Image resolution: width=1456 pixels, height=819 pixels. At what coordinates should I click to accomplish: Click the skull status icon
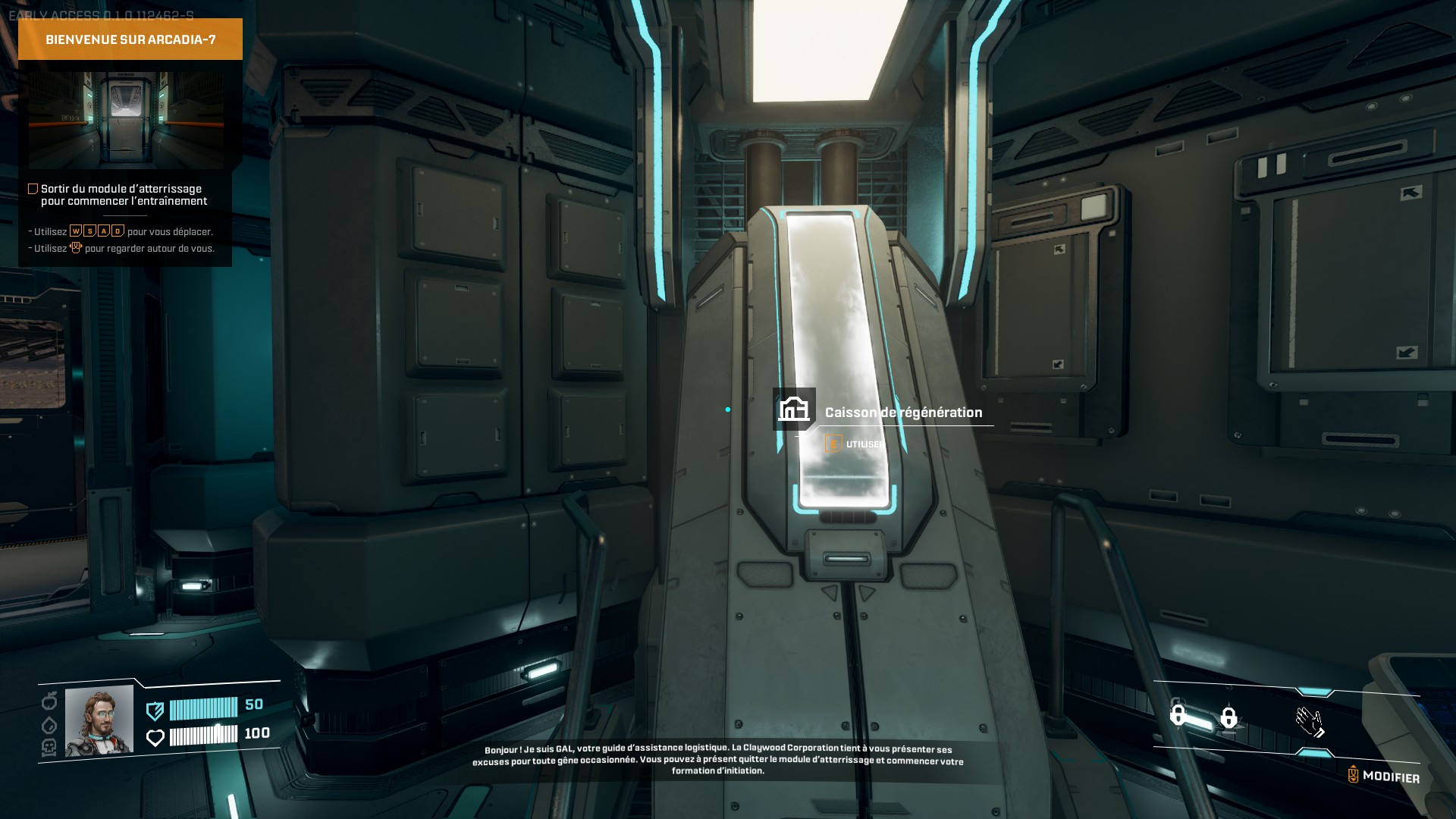pyautogui.click(x=49, y=748)
